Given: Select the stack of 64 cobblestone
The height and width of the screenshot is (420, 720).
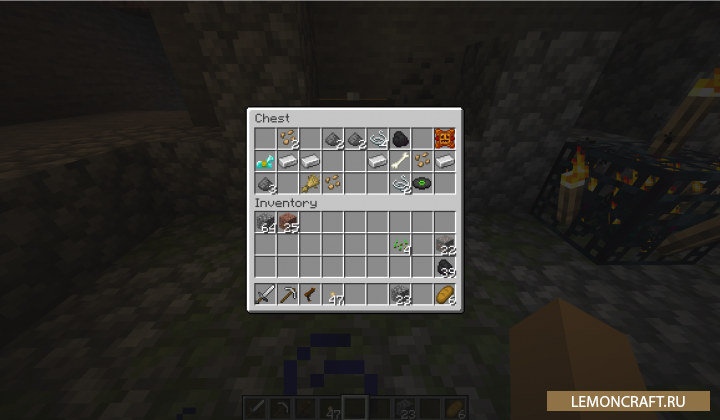Looking at the screenshot, I should 265,222.
